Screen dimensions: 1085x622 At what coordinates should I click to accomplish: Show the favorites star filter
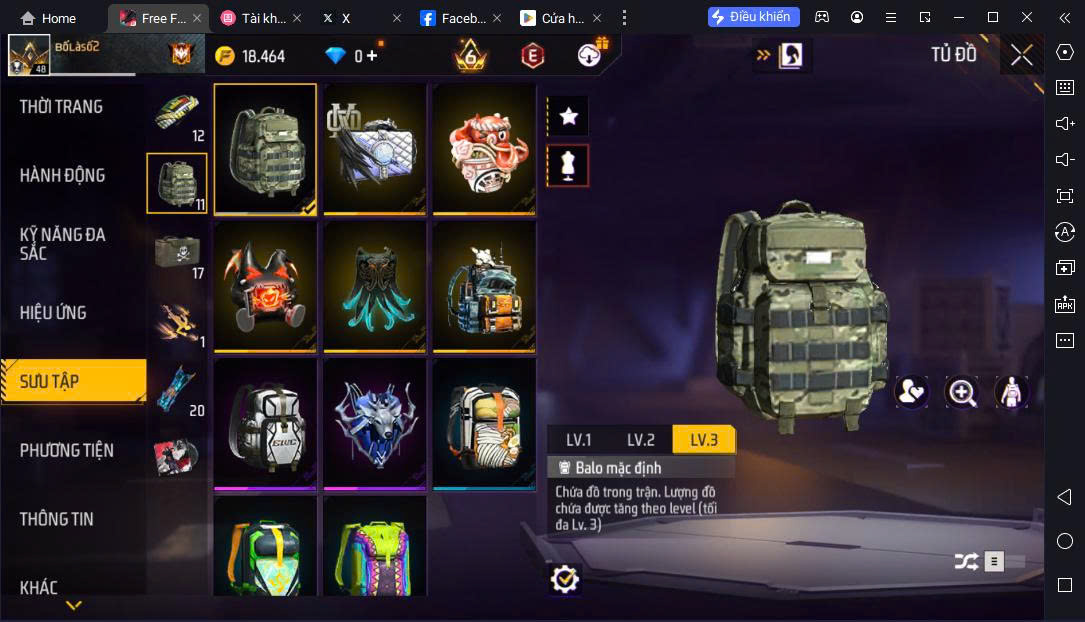[569, 116]
